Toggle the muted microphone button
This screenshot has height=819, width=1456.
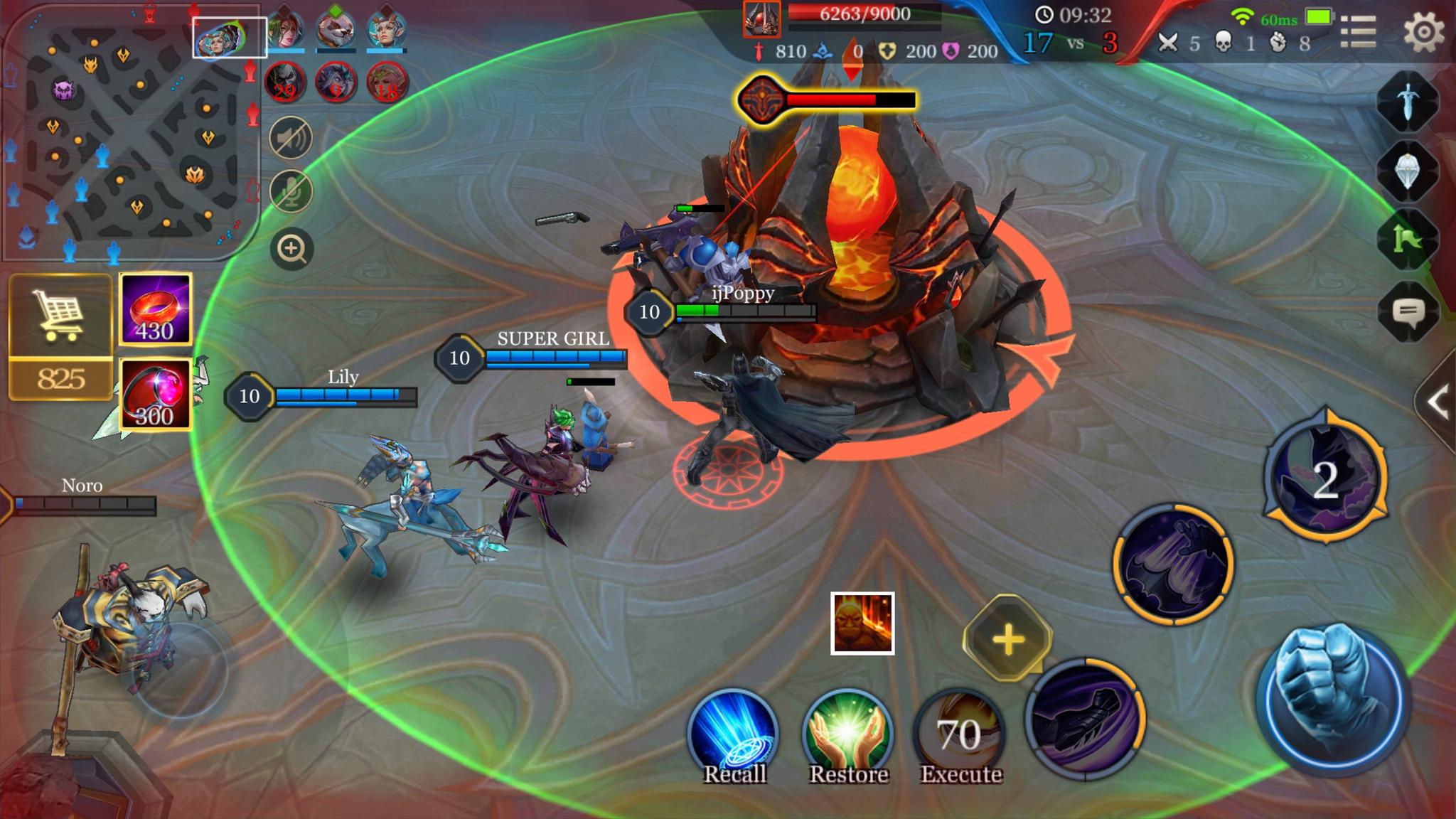pyautogui.click(x=291, y=191)
